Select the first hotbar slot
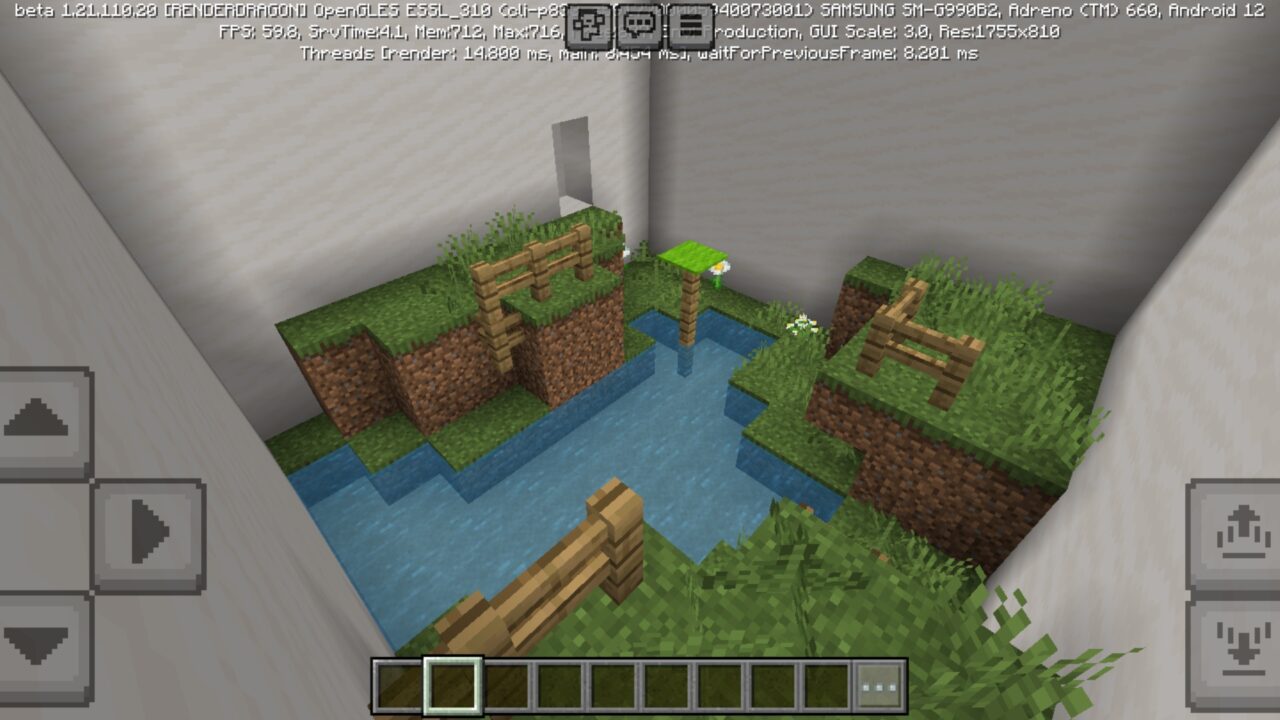The image size is (1280, 720). pyautogui.click(x=398, y=681)
